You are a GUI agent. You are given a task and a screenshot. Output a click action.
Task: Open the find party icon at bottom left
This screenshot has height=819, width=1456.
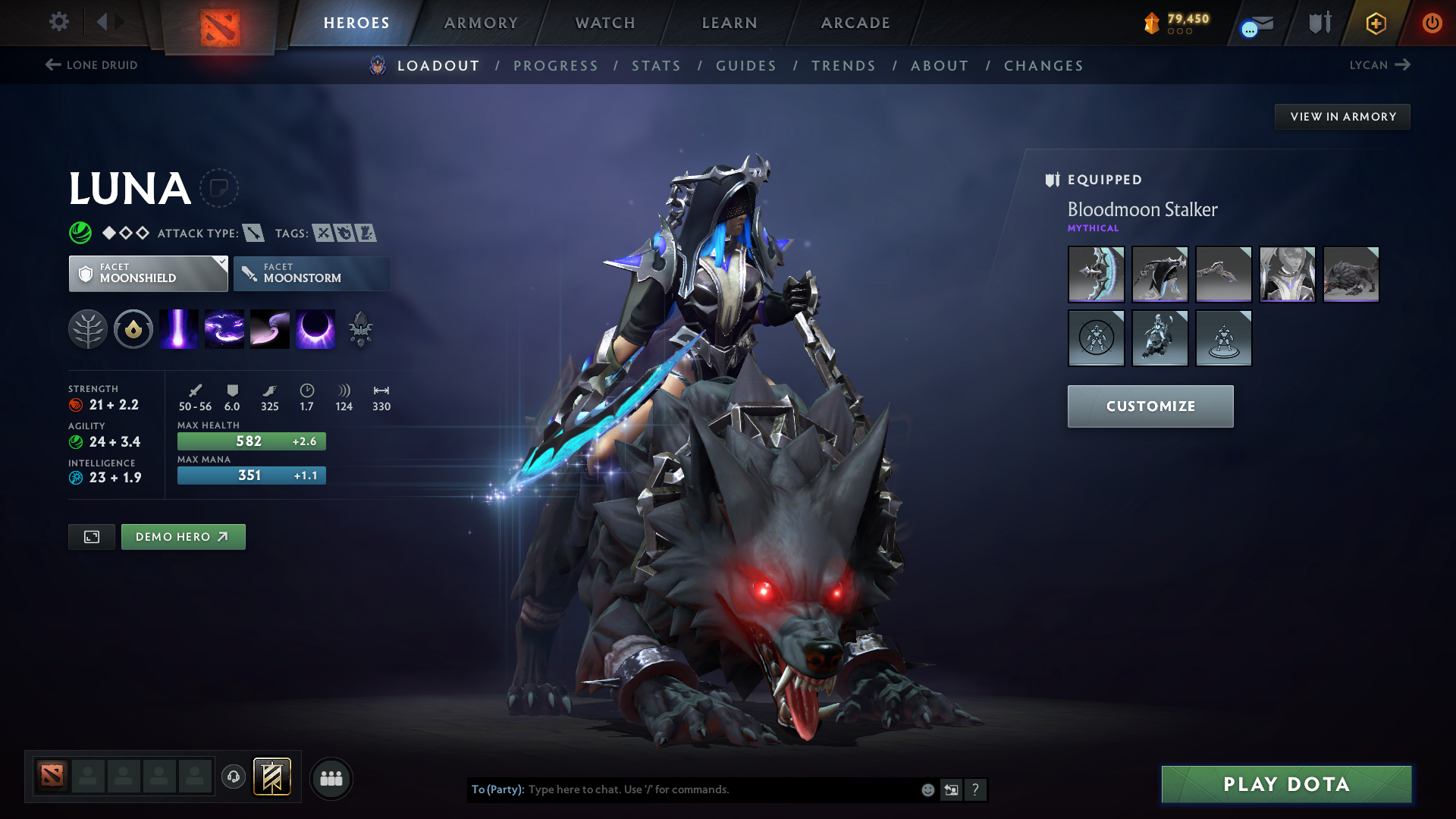coord(331,778)
